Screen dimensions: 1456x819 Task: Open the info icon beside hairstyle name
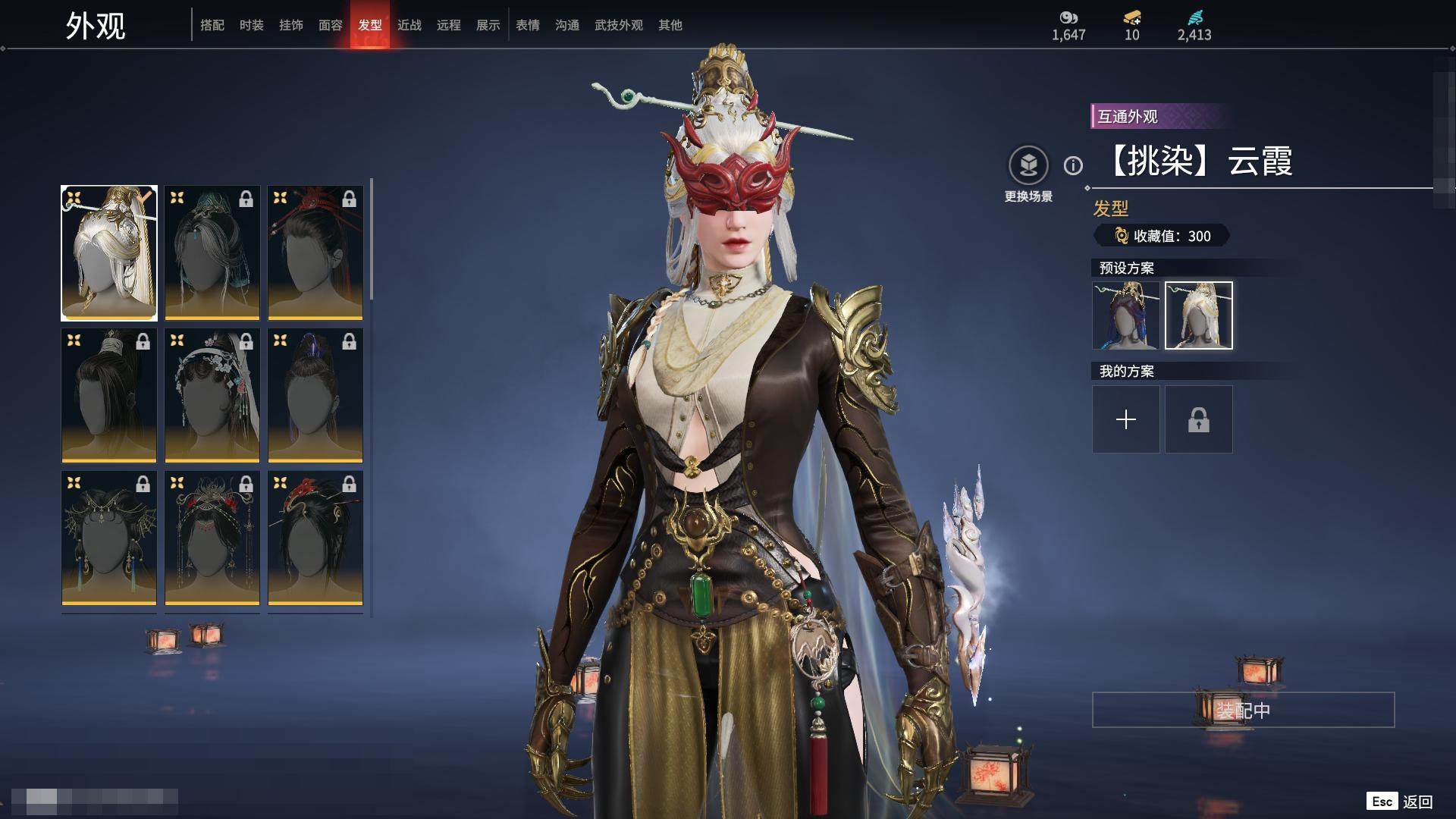coord(1073,165)
